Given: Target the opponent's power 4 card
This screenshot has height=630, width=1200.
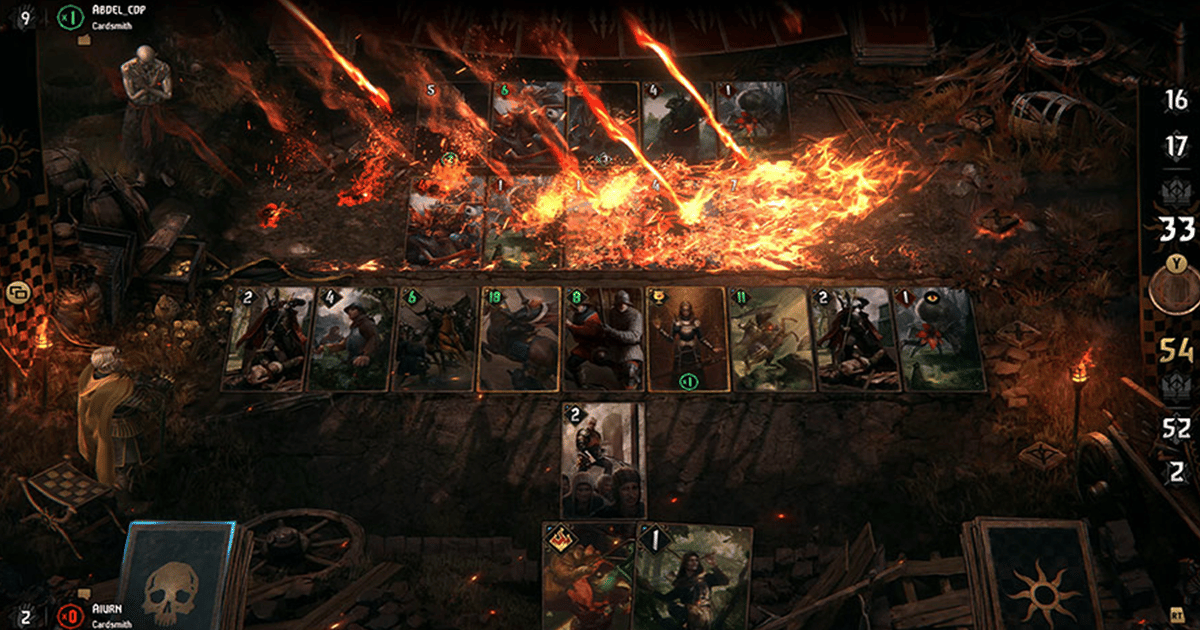Looking at the screenshot, I should point(677,121).
